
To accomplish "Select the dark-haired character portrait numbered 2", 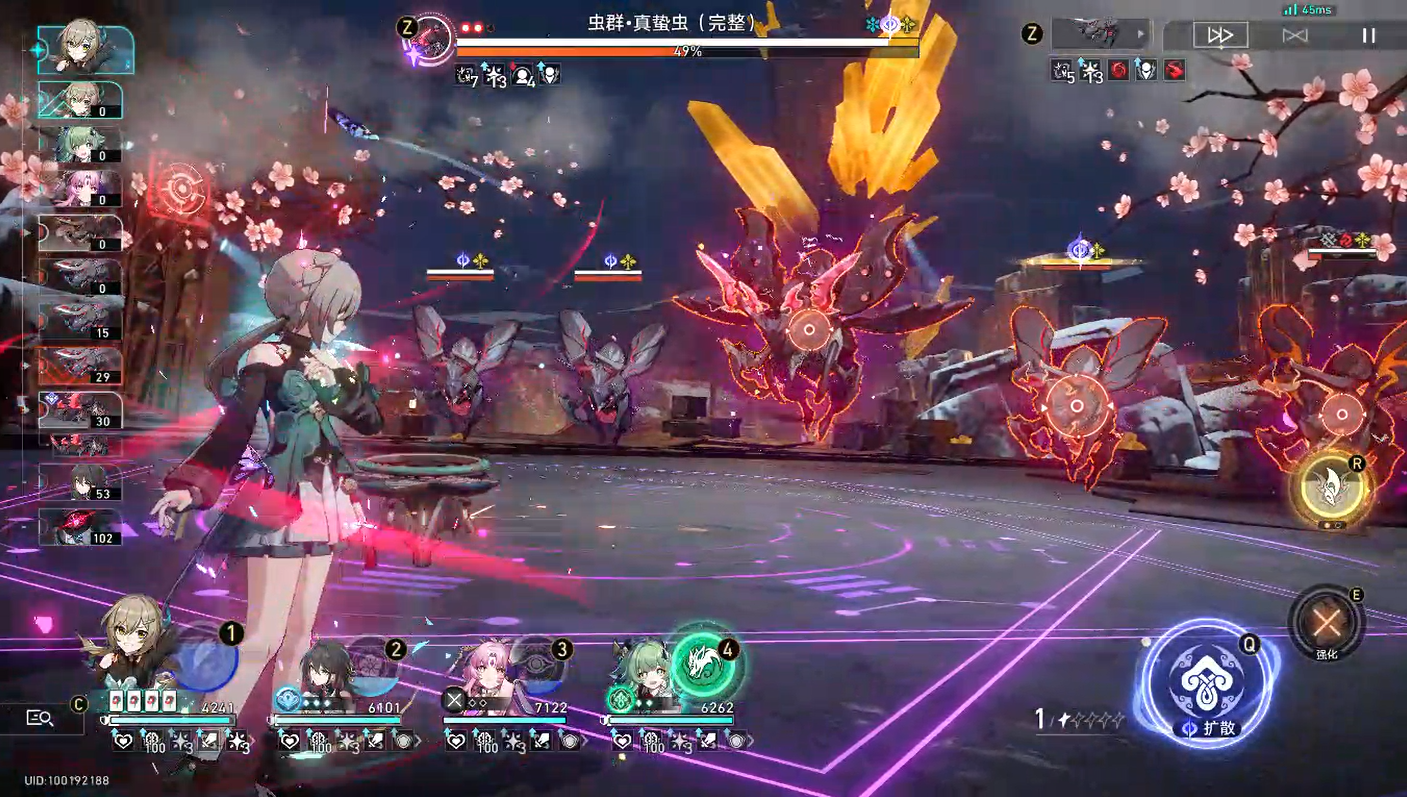I will pos(325,667).
